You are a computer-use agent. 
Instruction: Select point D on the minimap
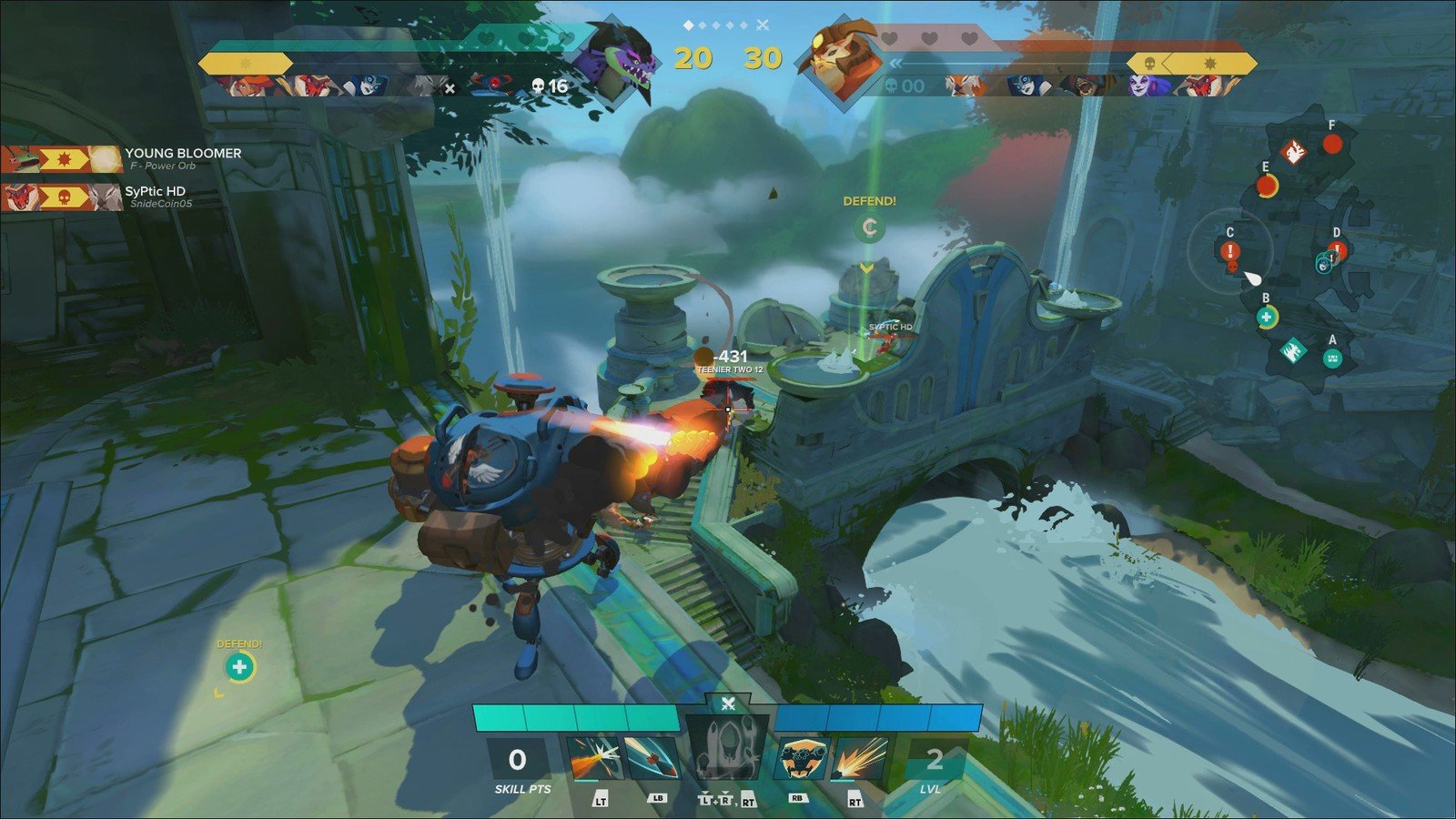point(1336,252)
